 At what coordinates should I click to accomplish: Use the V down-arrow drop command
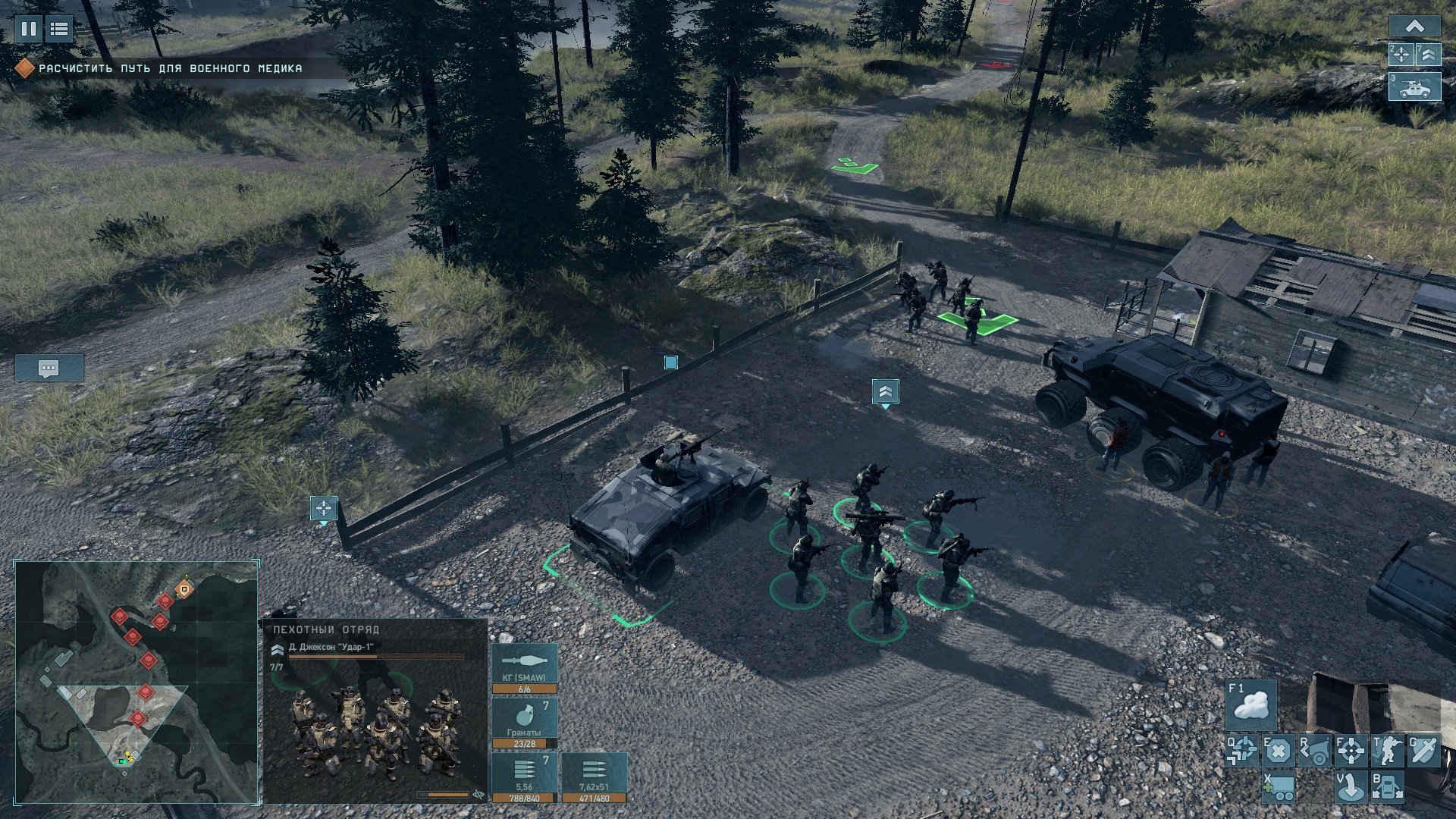point(1351,787)
